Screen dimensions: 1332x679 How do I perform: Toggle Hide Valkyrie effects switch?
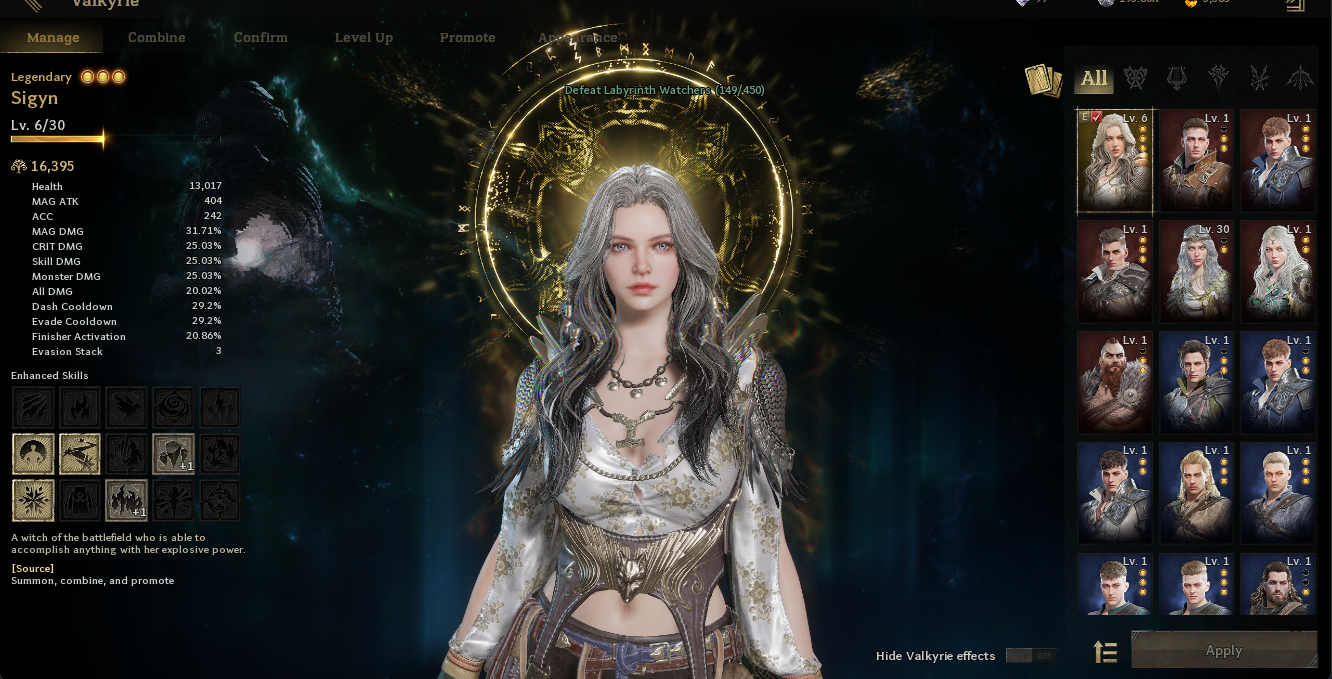click(1030, 656)
